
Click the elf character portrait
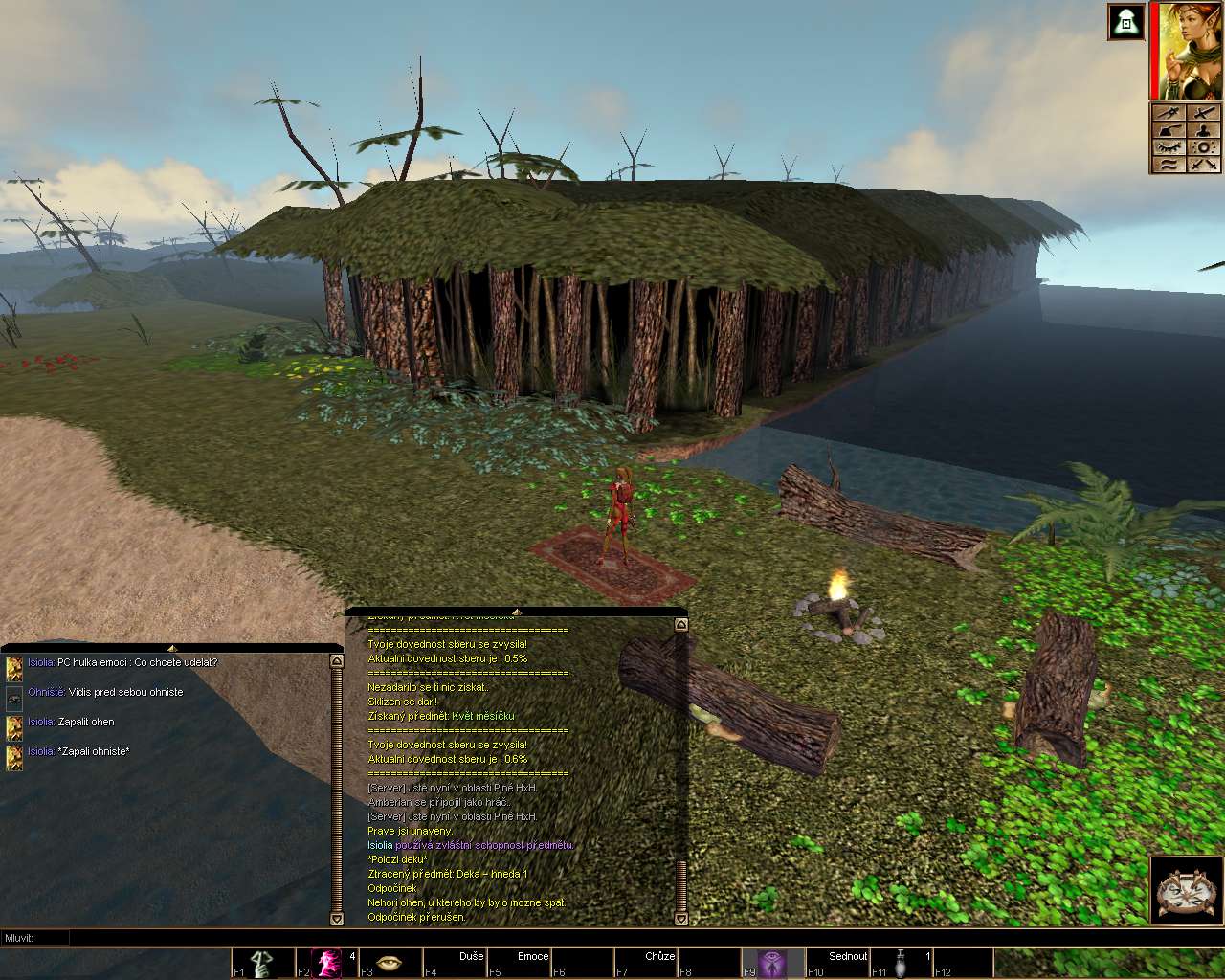click(1190, 52)
